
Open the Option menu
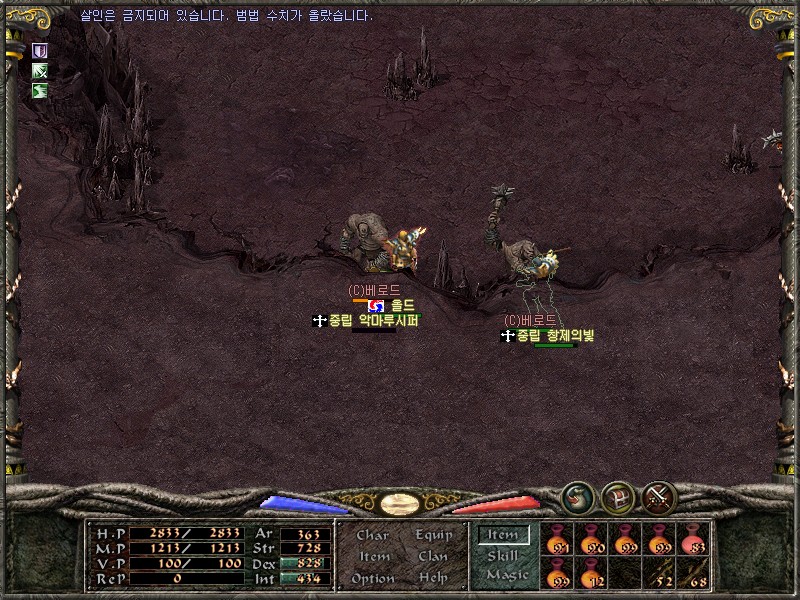[373, 579]
